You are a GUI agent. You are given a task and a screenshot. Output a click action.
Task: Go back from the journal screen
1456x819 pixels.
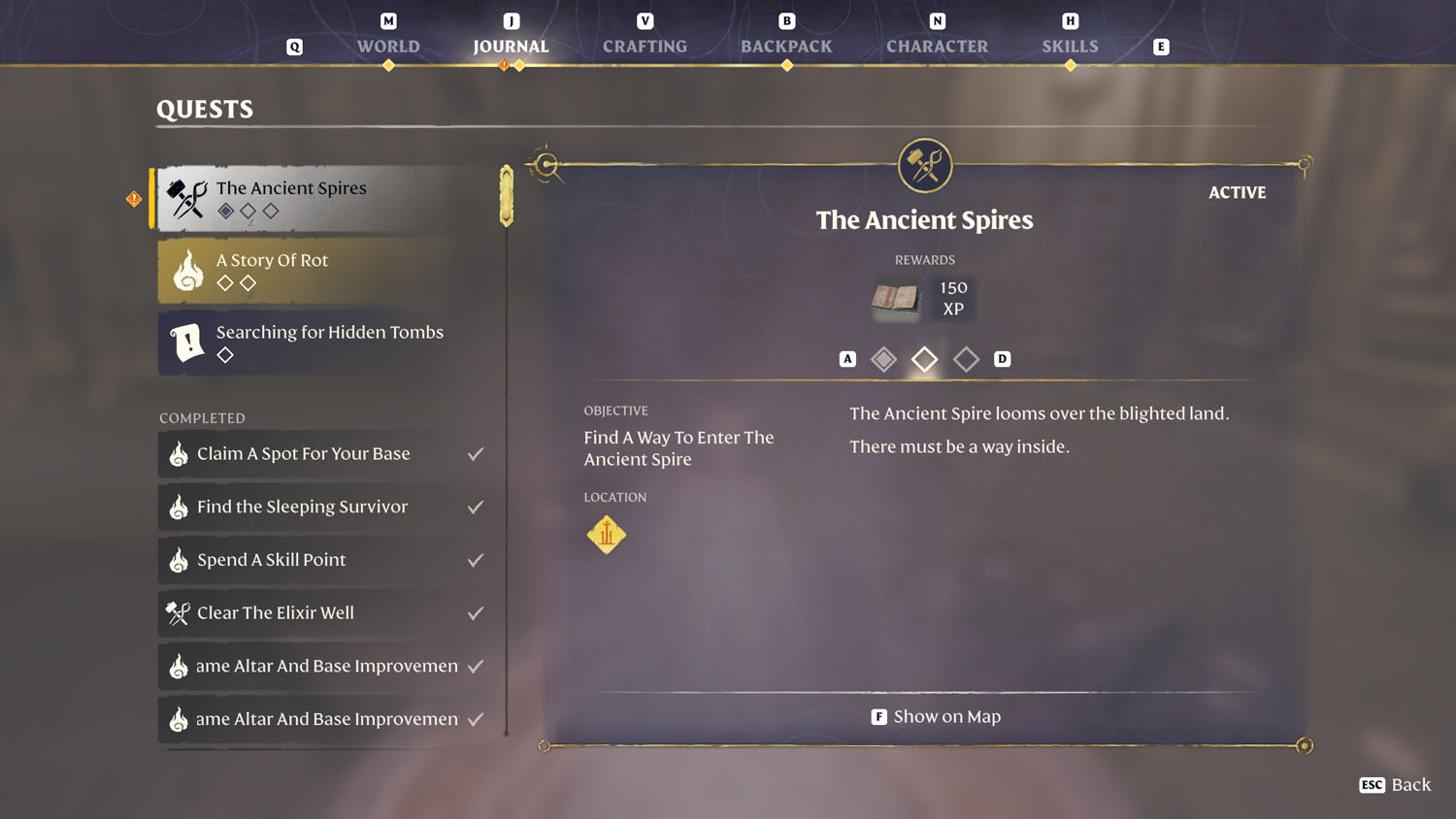click(x=1396, y=785)
